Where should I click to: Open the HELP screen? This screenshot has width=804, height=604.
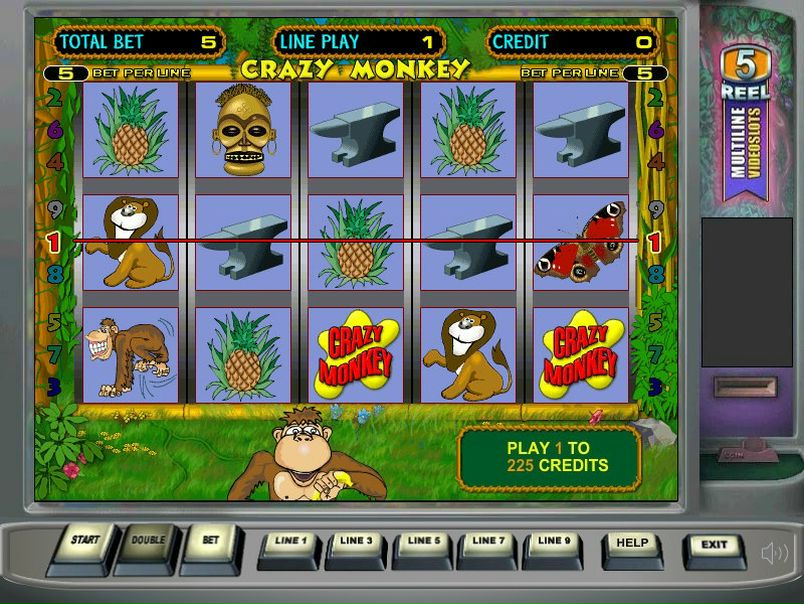click(632, 548)
